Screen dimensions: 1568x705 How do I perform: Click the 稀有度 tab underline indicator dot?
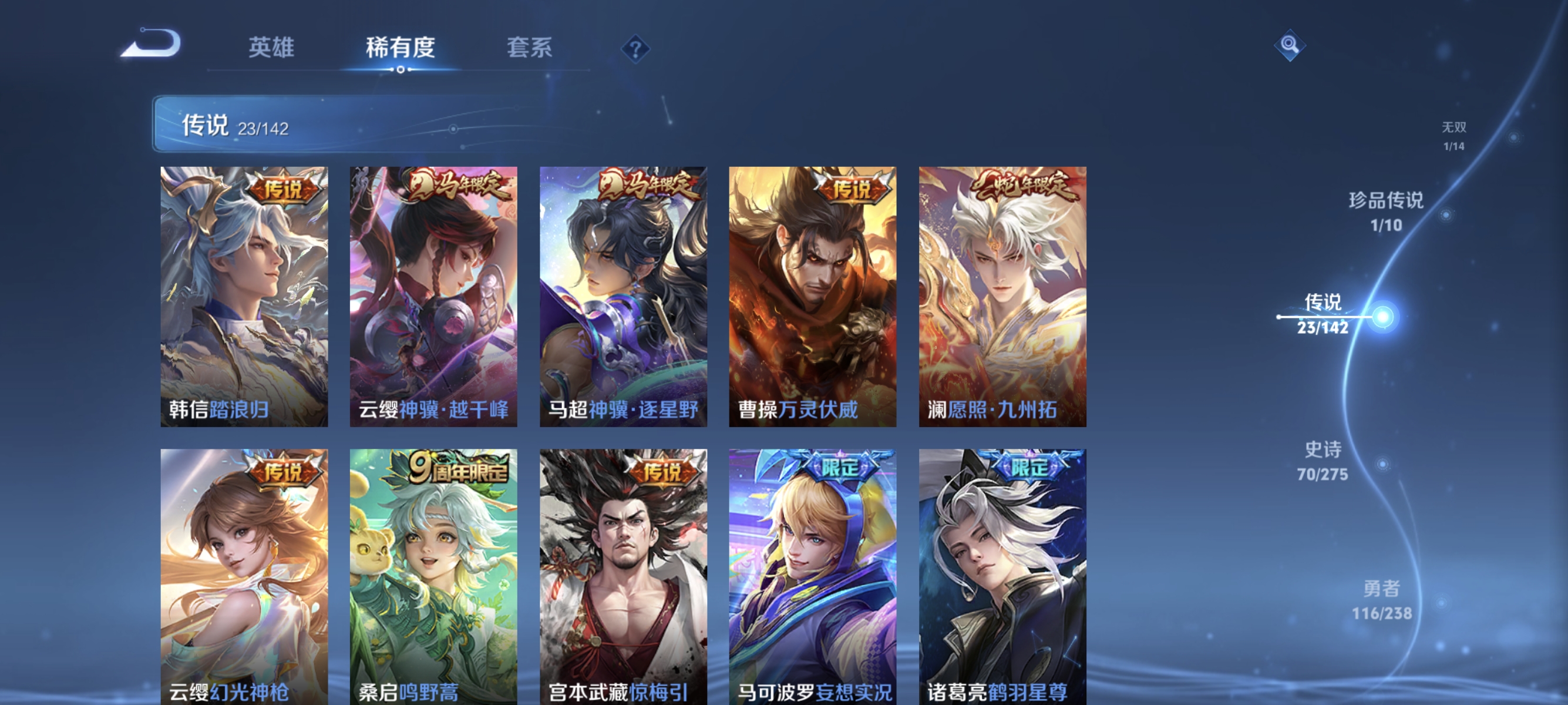point(400,69)
